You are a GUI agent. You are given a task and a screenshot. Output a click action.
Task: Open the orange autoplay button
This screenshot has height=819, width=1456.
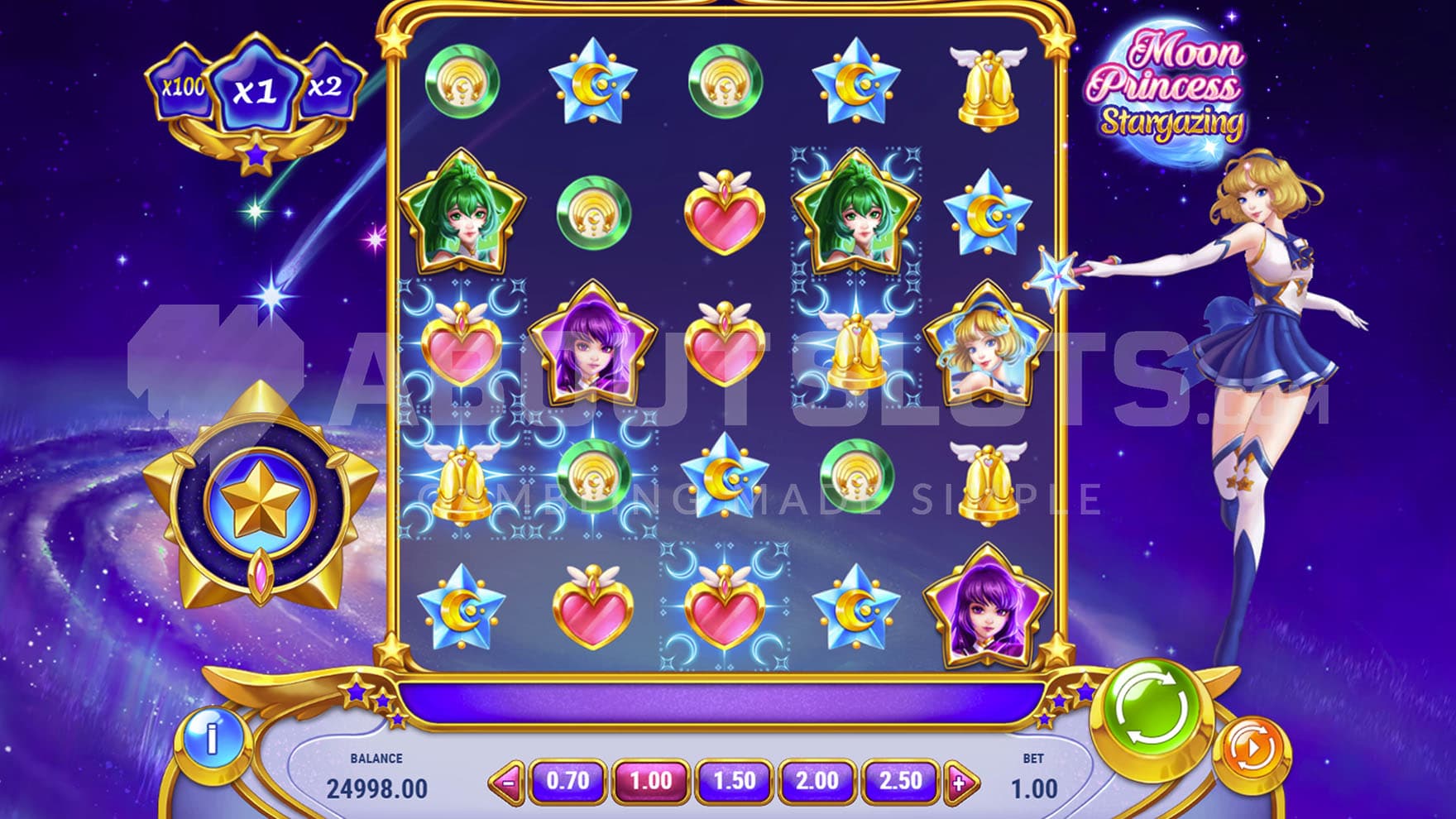tap(1252, 750)
